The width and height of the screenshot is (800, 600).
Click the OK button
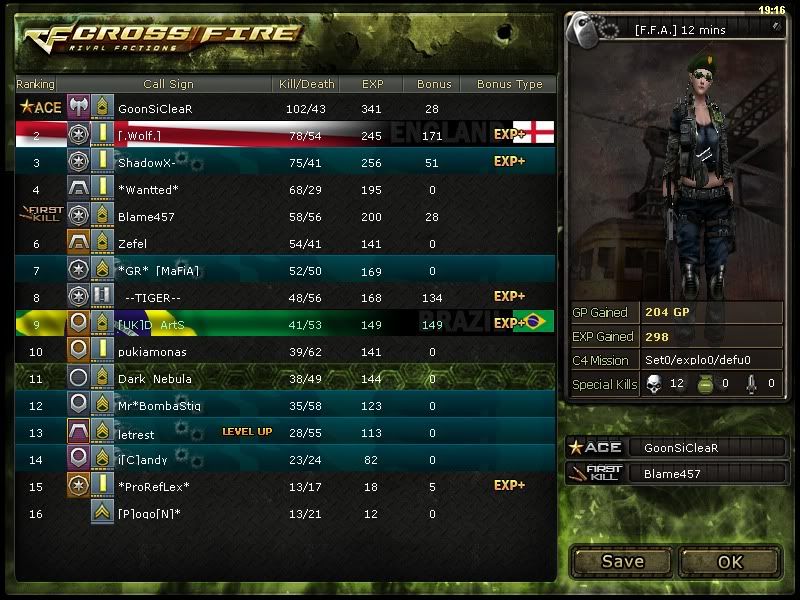pos(730,561)
